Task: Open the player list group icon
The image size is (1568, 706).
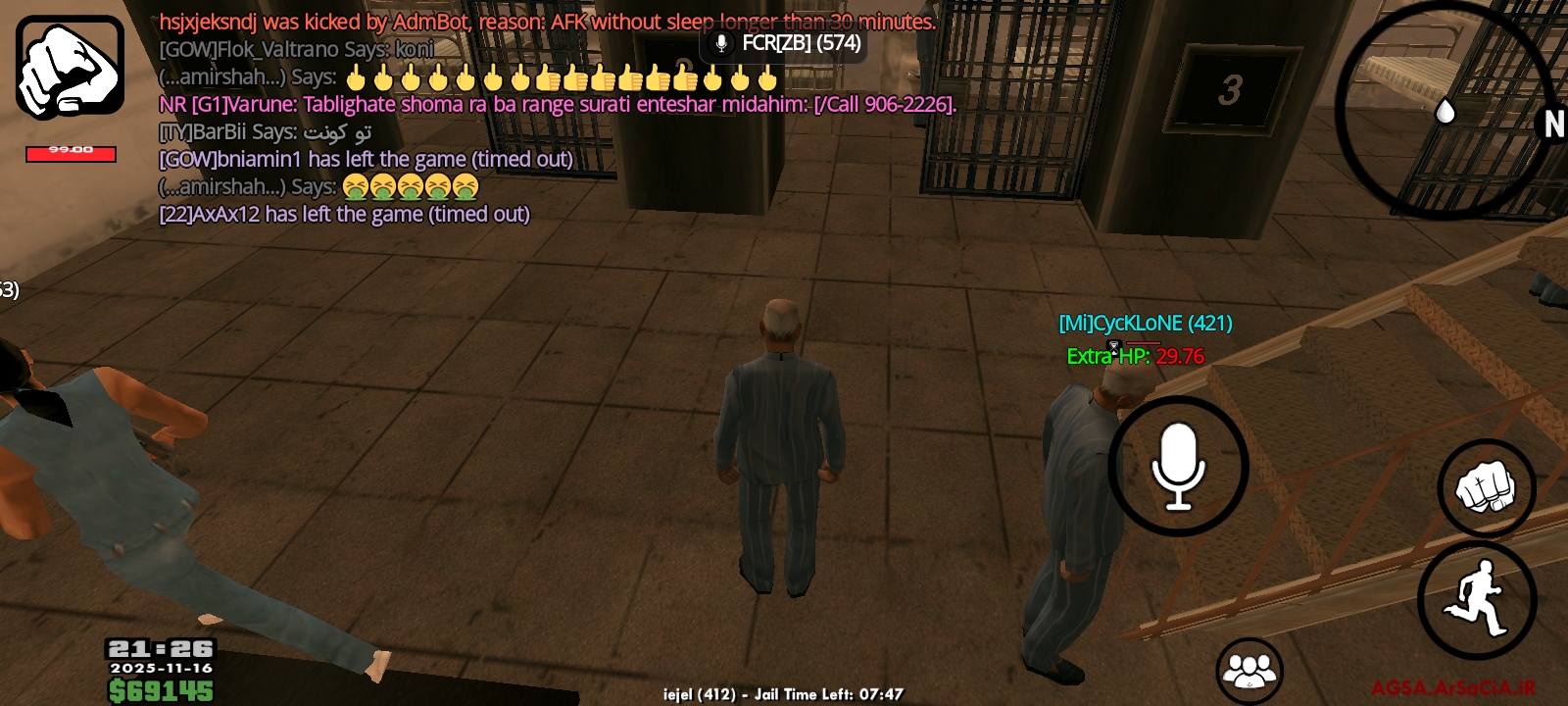Action: [1249, 671]
